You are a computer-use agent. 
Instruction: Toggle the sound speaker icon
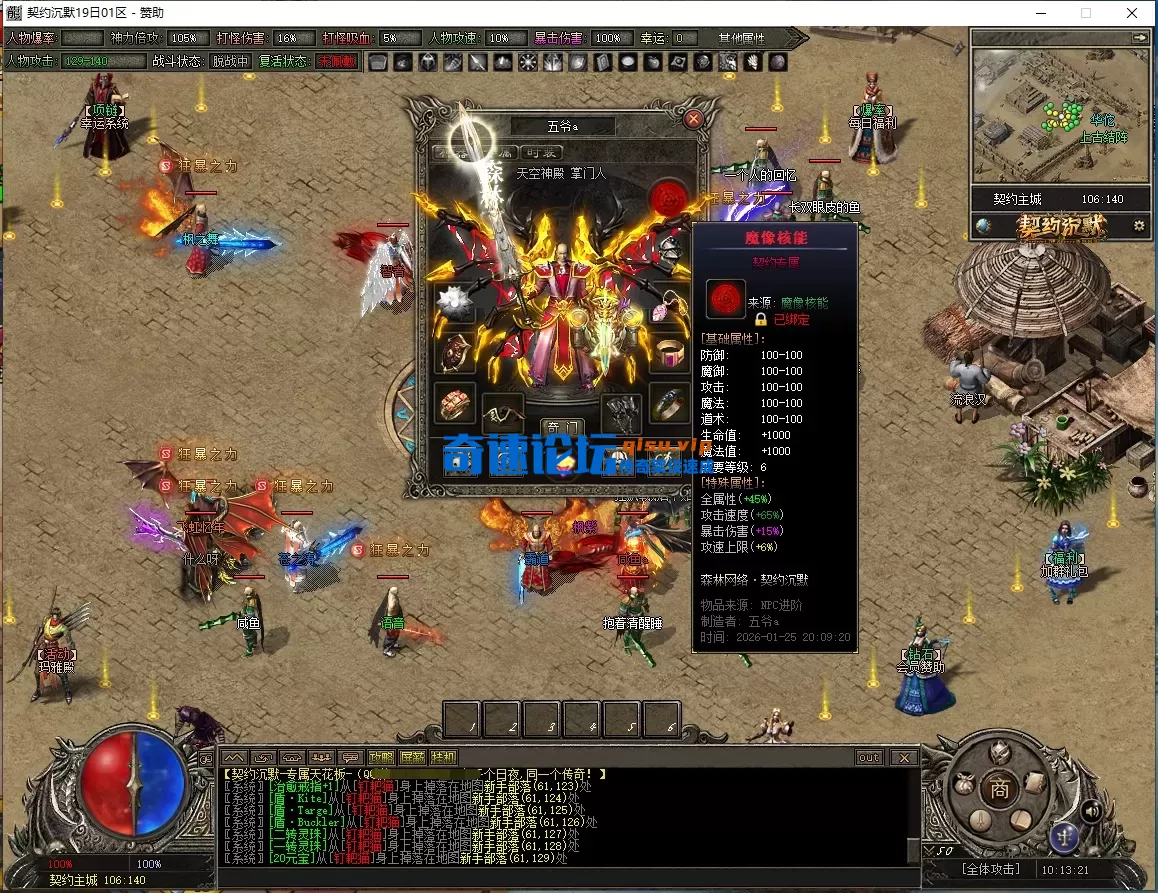[x=1092, y=811]
